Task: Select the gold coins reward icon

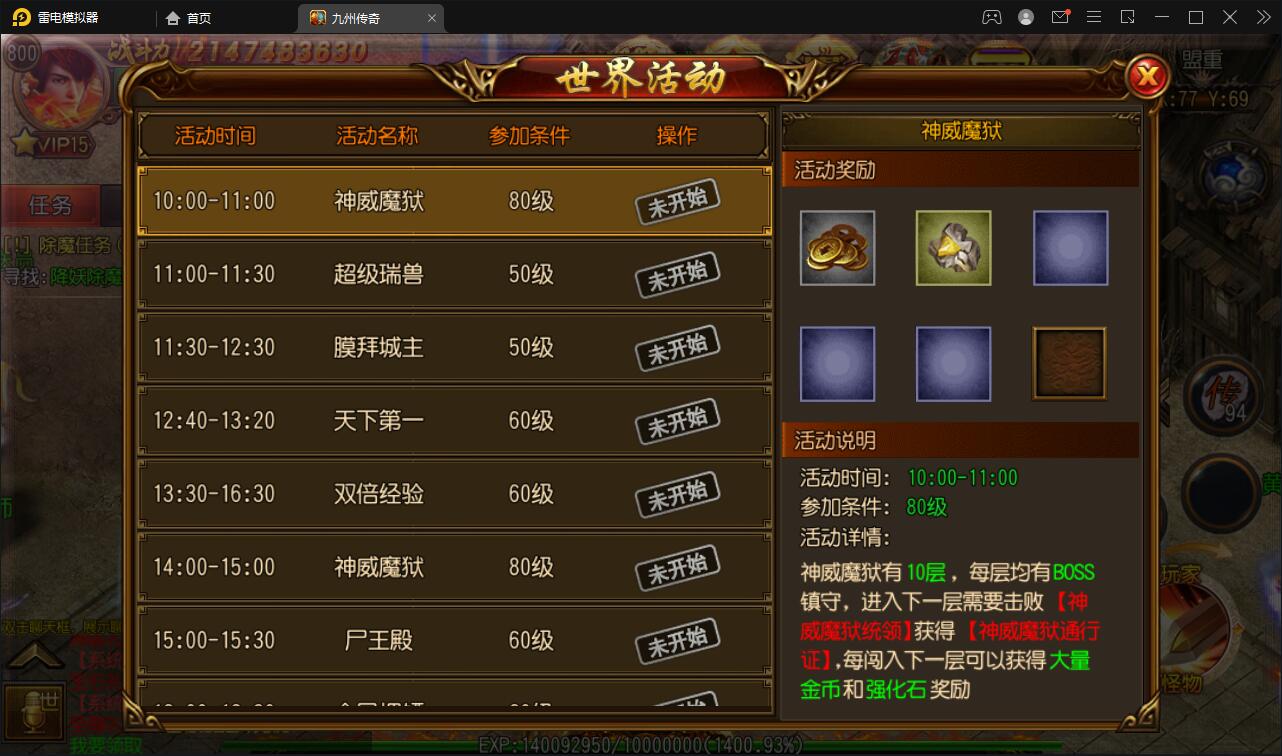Action: [x=837, y=247]
